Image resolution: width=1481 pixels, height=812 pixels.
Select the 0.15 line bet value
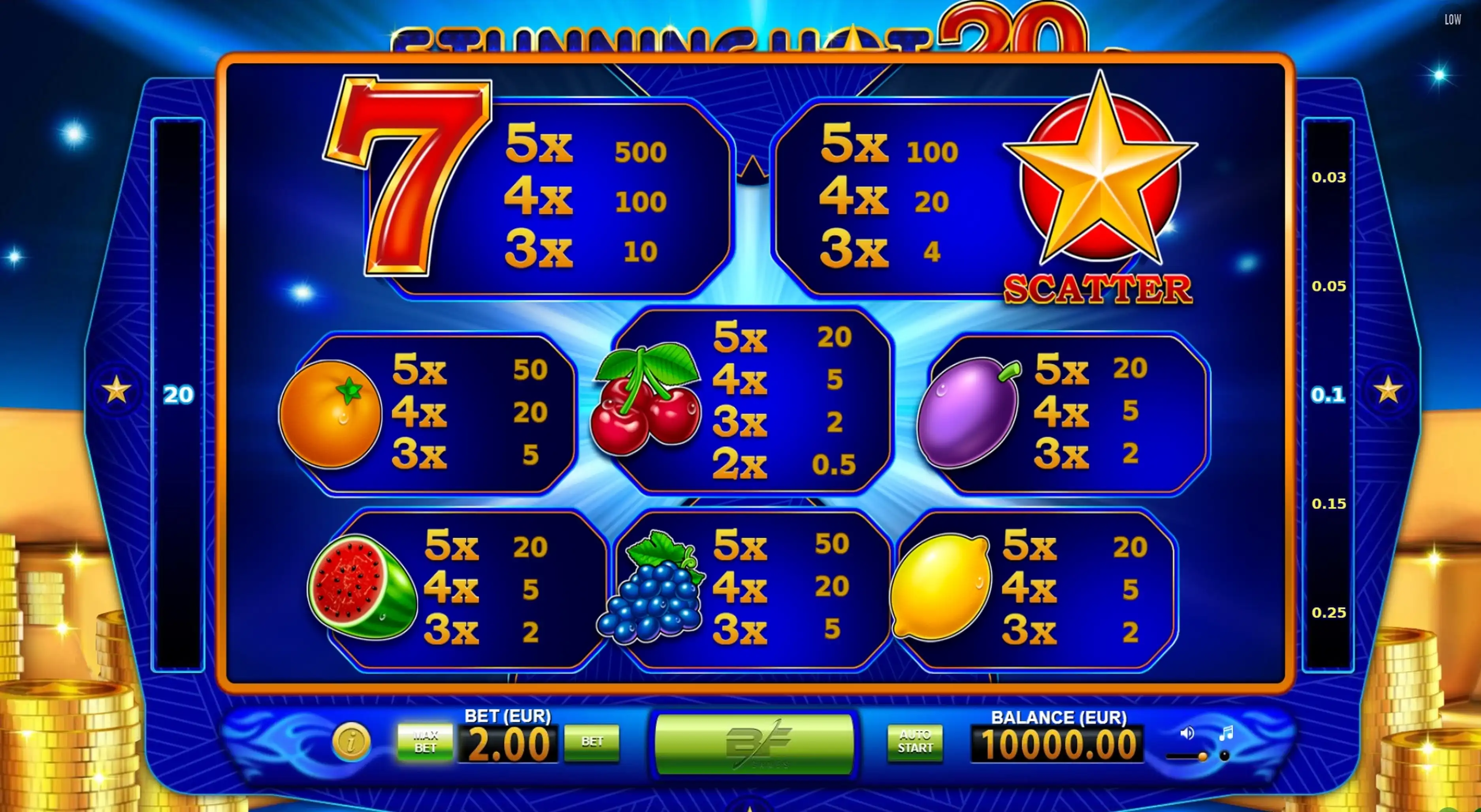coord(1328,504)
